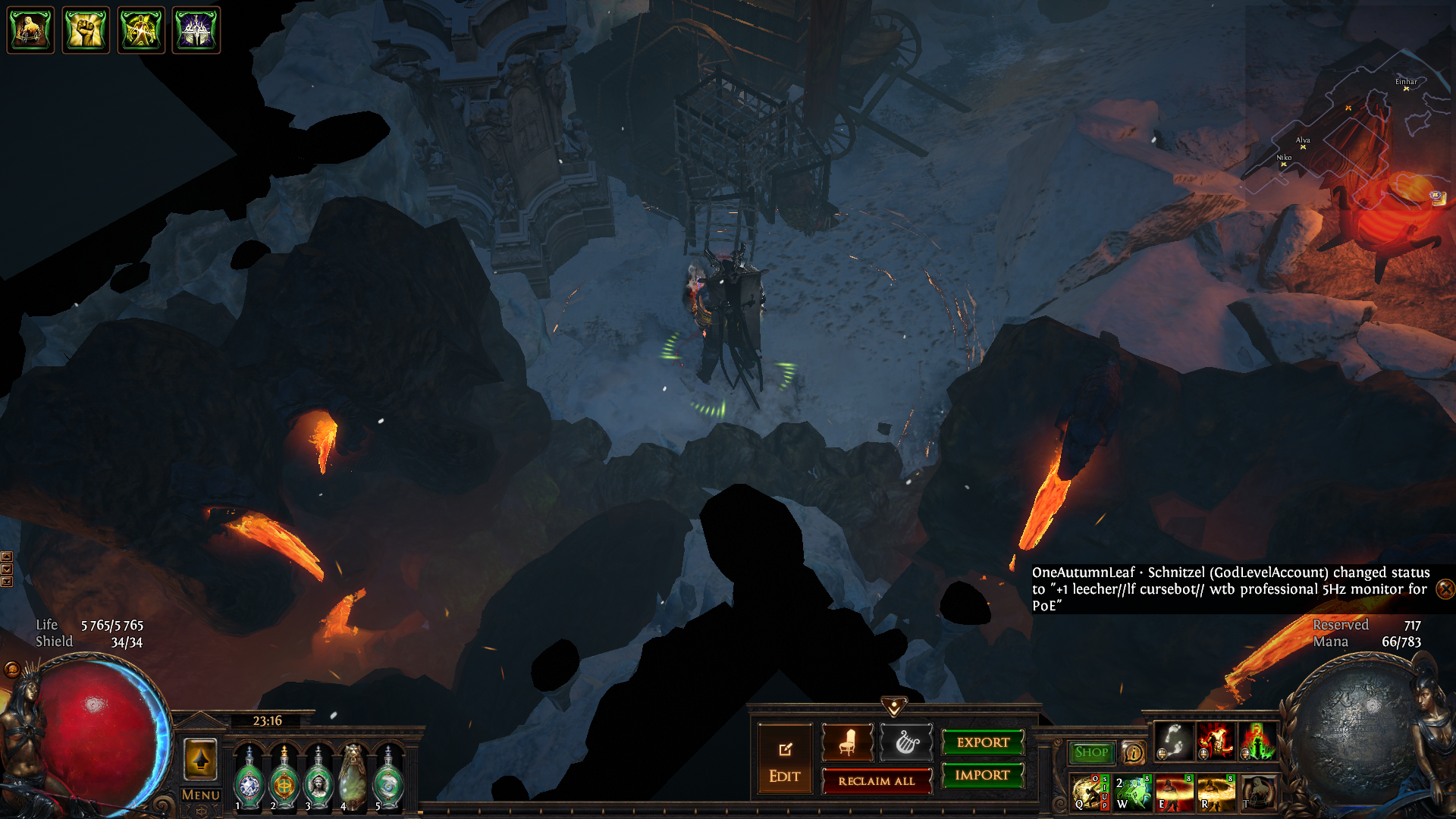Open hideout Edit mode
The width and height of the screenshot is (1456, 819).
pyautogui.click(x=784, y=761)
